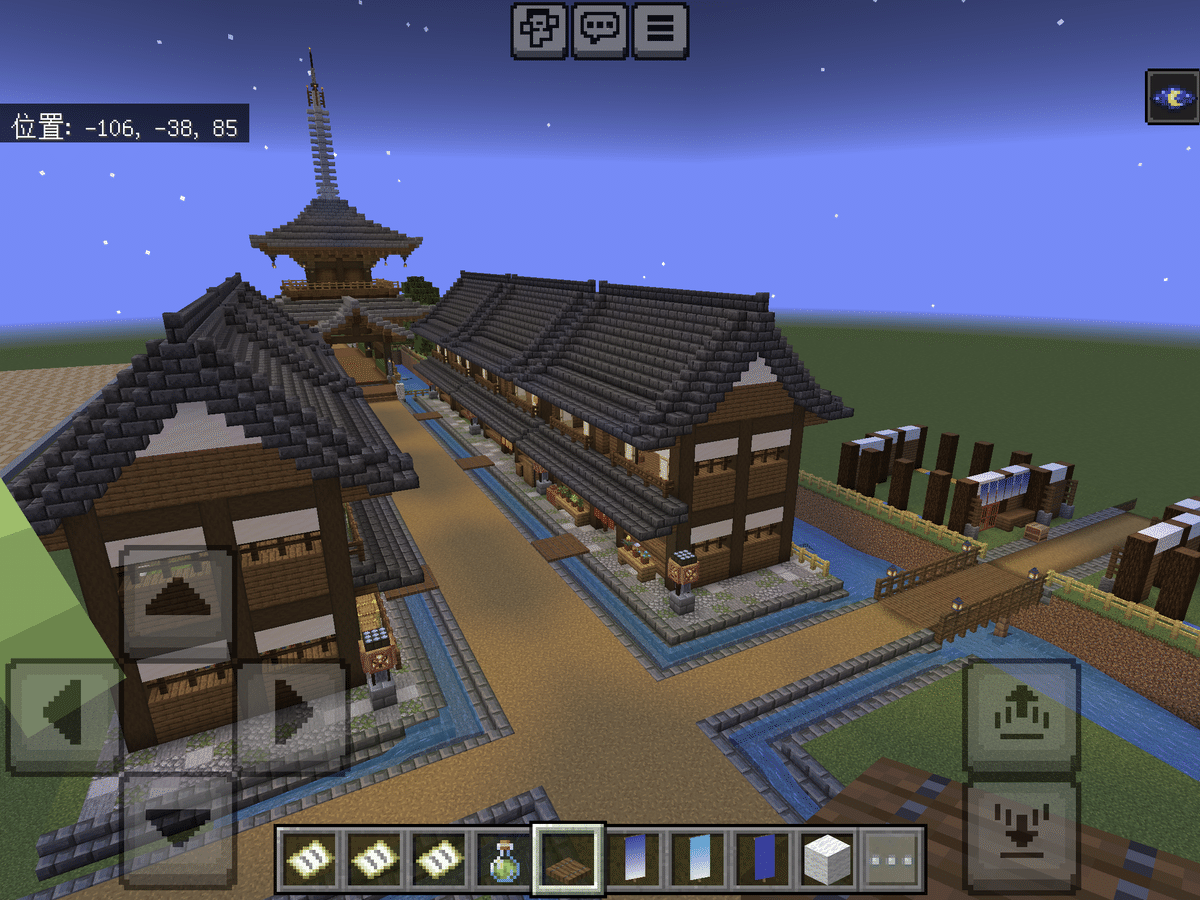Image resolution: width=1200 pixels, height=900 pixels.
Task: Tap the move left arrow button
Action: (x=64, y=715)
